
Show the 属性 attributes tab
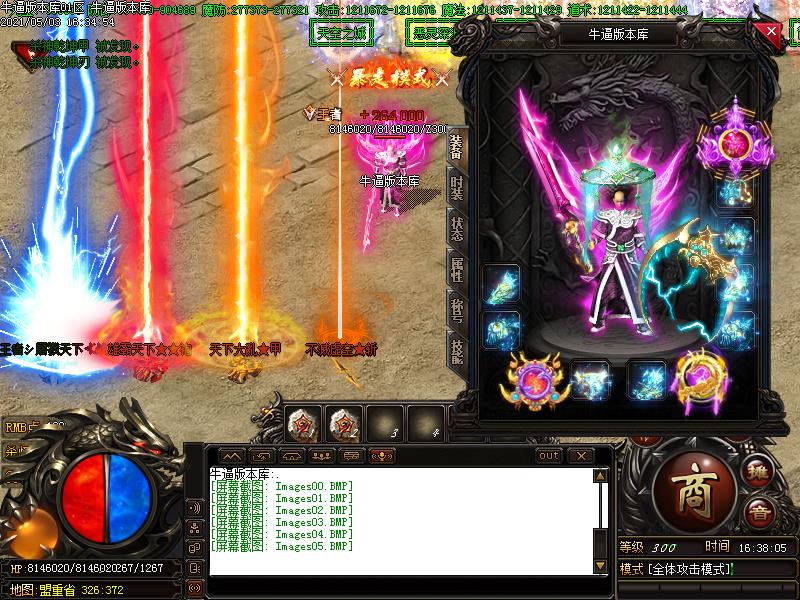(x=456, y=268)
